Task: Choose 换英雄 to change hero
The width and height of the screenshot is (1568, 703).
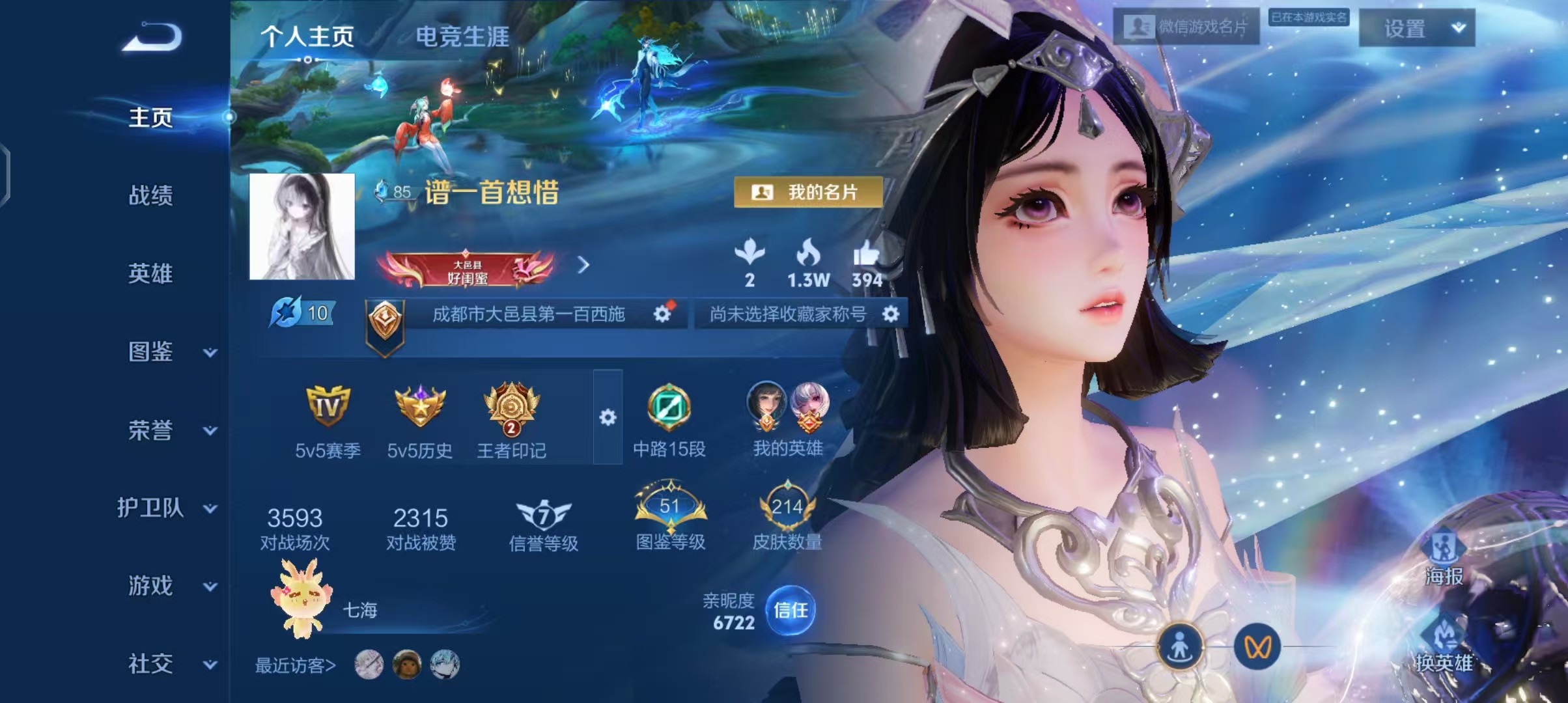Action: pyautogui.click(x=1444, y=644)
